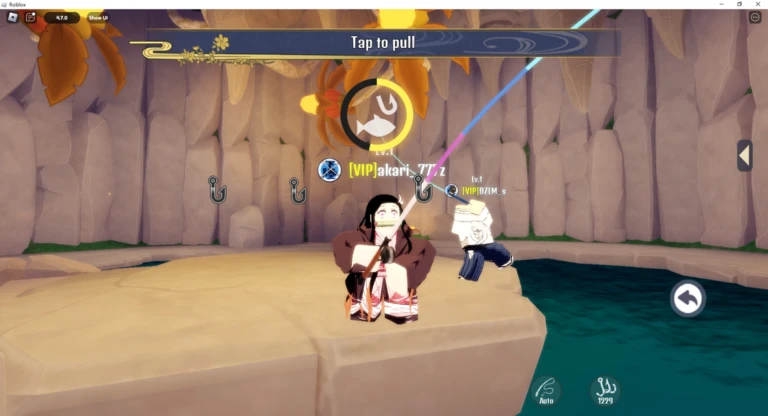The image size is (768, 416).
Task: Minimize the Roblox window
Action: pyautogui.click(x=721, y=4)
